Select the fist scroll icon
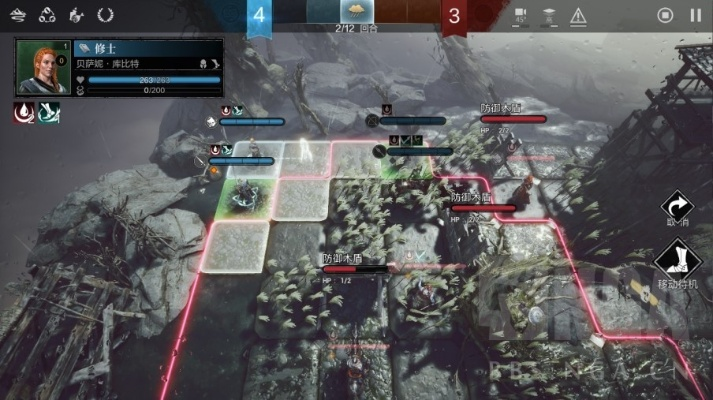 [76, 15]
